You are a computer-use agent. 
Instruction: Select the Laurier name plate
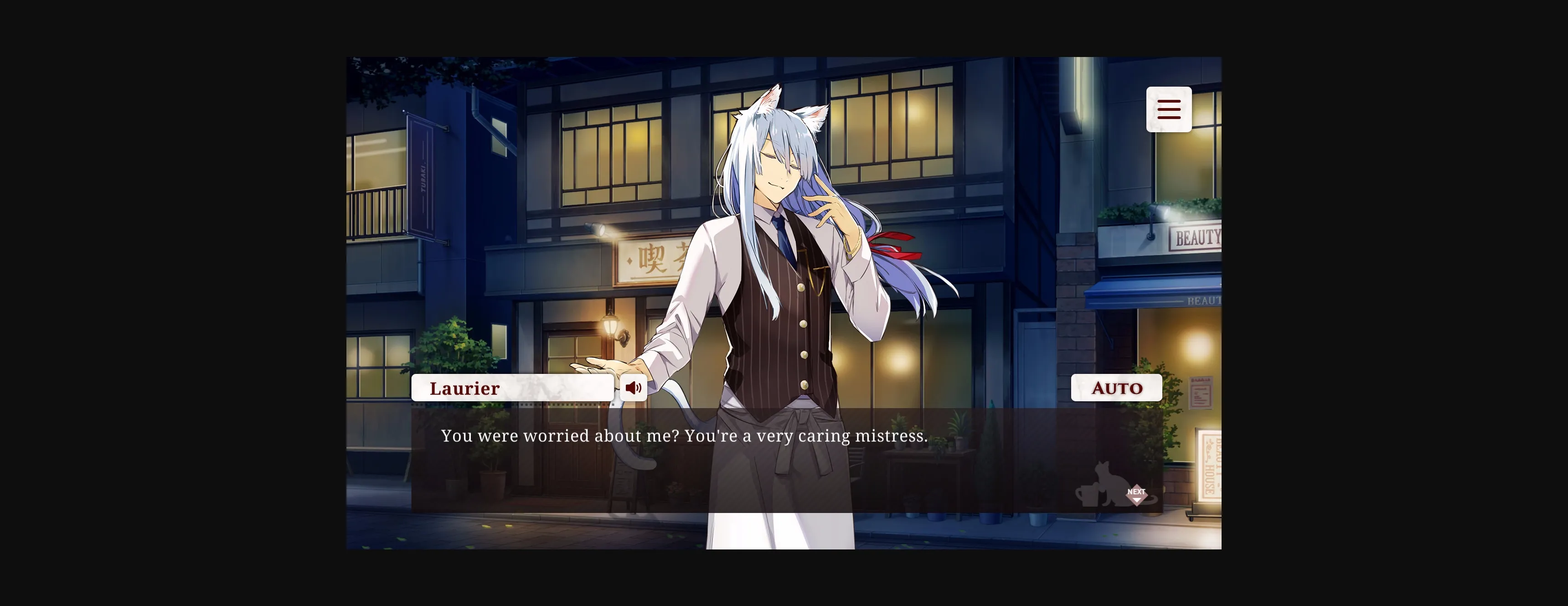[512, 388]
